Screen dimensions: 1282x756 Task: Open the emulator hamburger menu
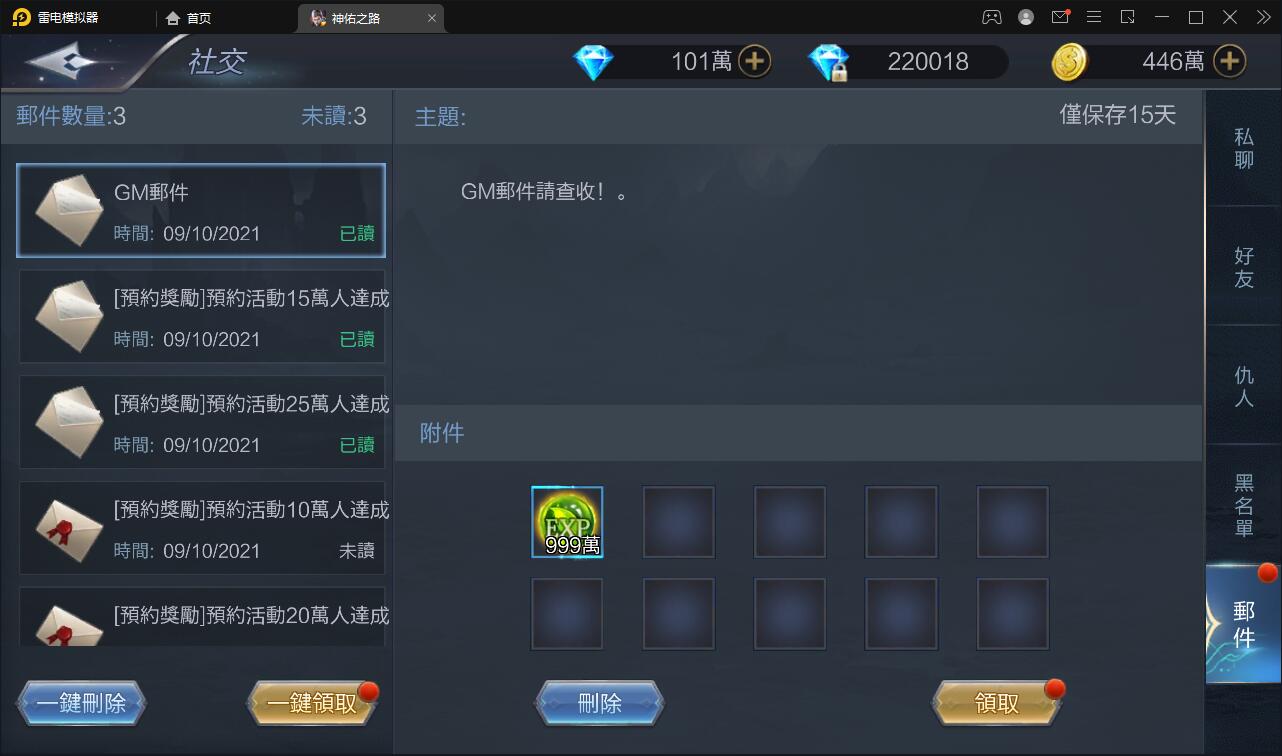click(x=1094, y=17)
